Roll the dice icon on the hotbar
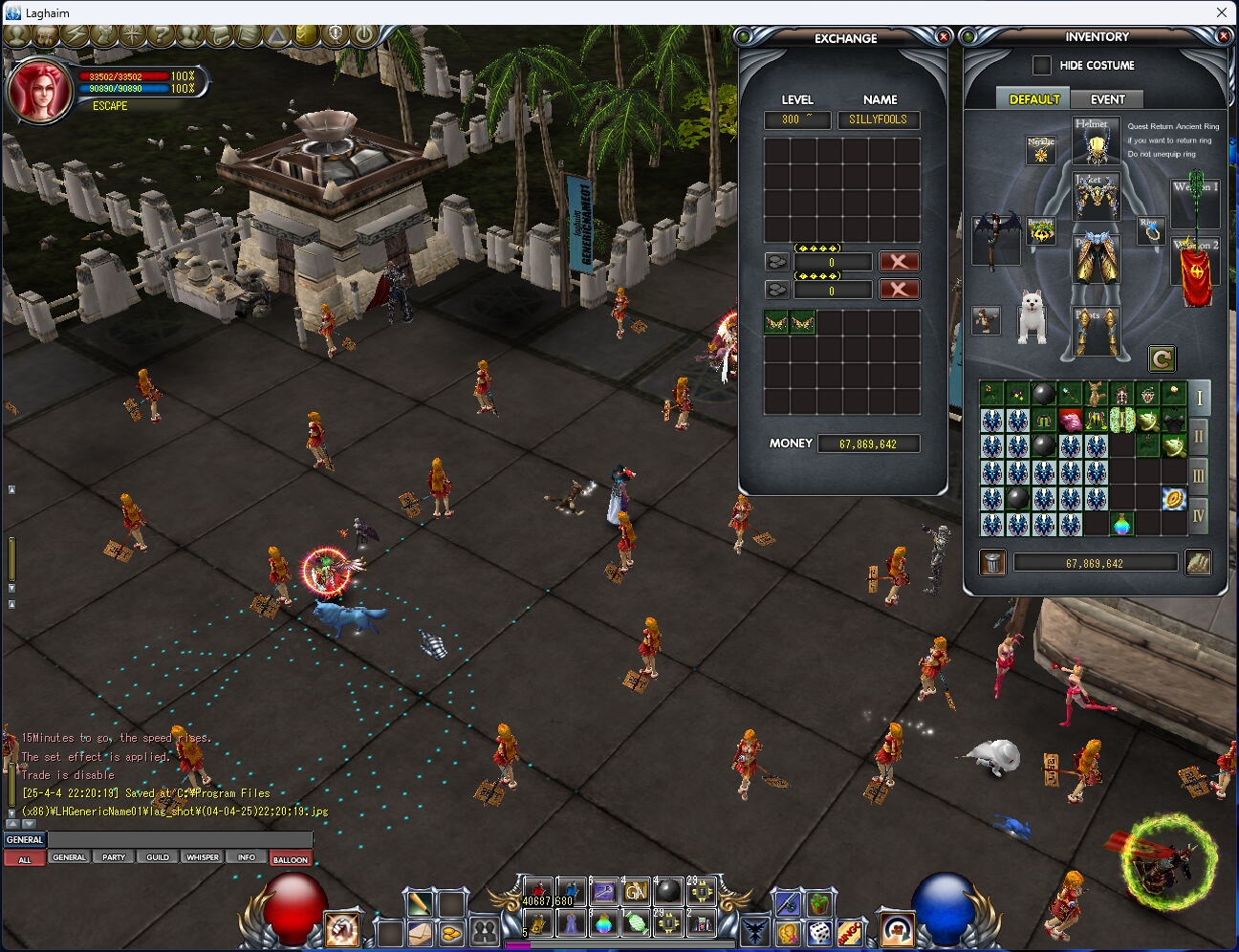This screenshot has height=952, width=1239. pyautogui.click(x=819, y=931)
